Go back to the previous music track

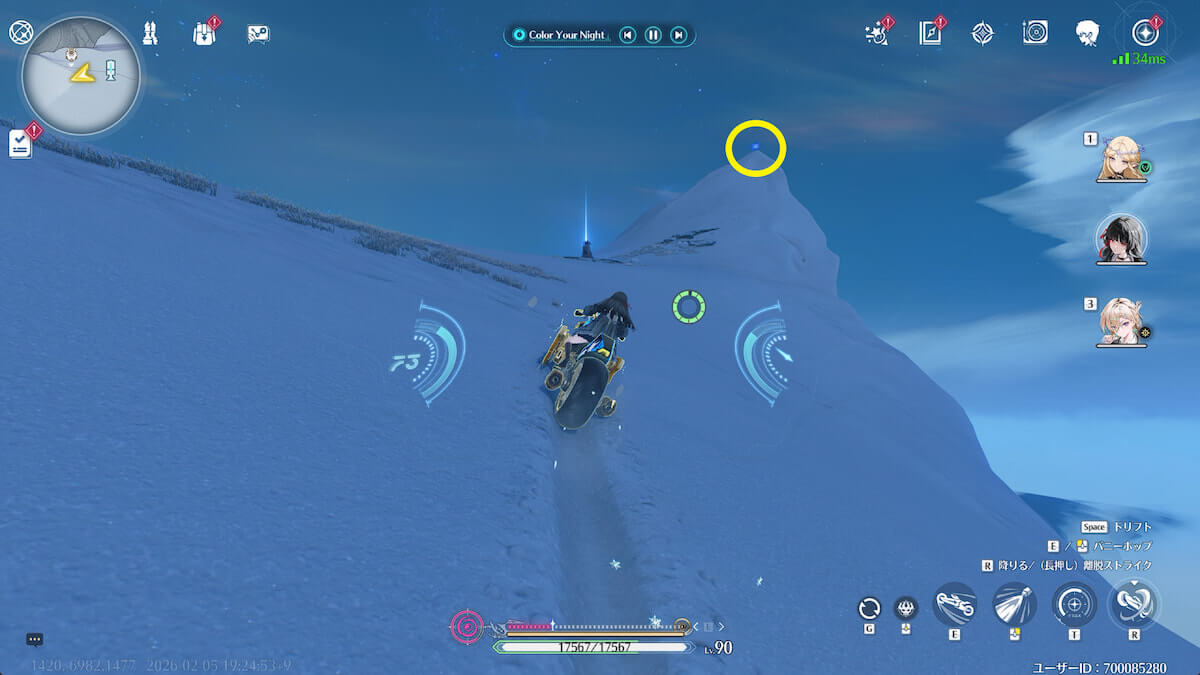627,35
